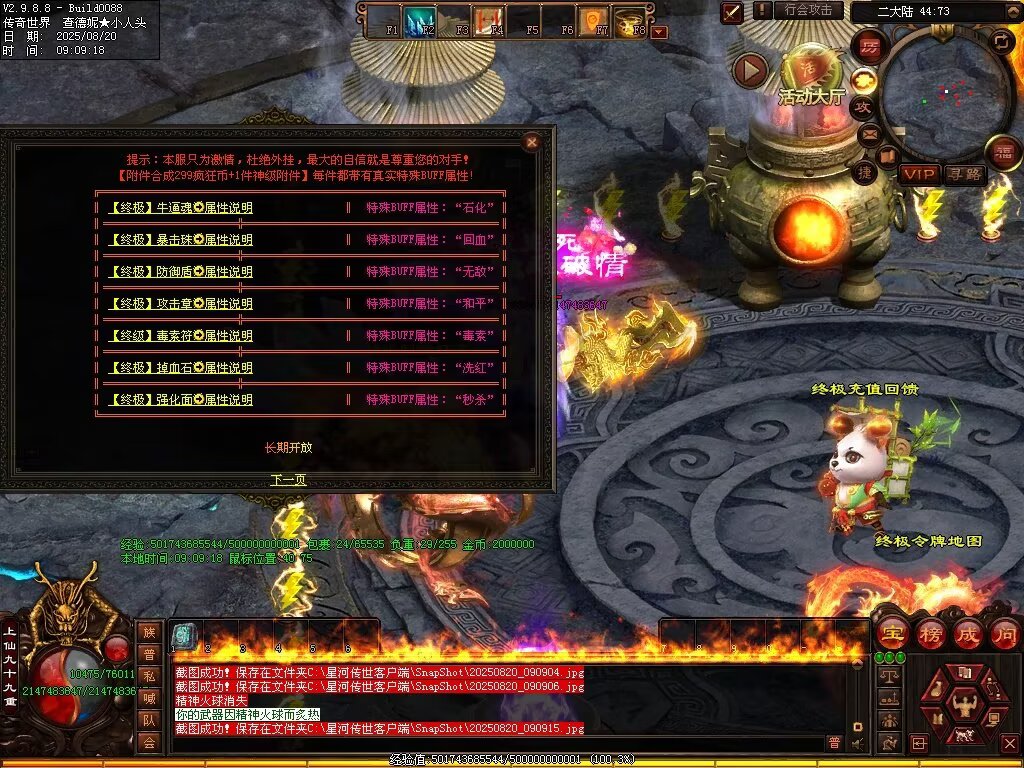The height and width of the screenshot is (768, 1024).
Task: View the 防御盾 attribute description
Action: point(180,272)
